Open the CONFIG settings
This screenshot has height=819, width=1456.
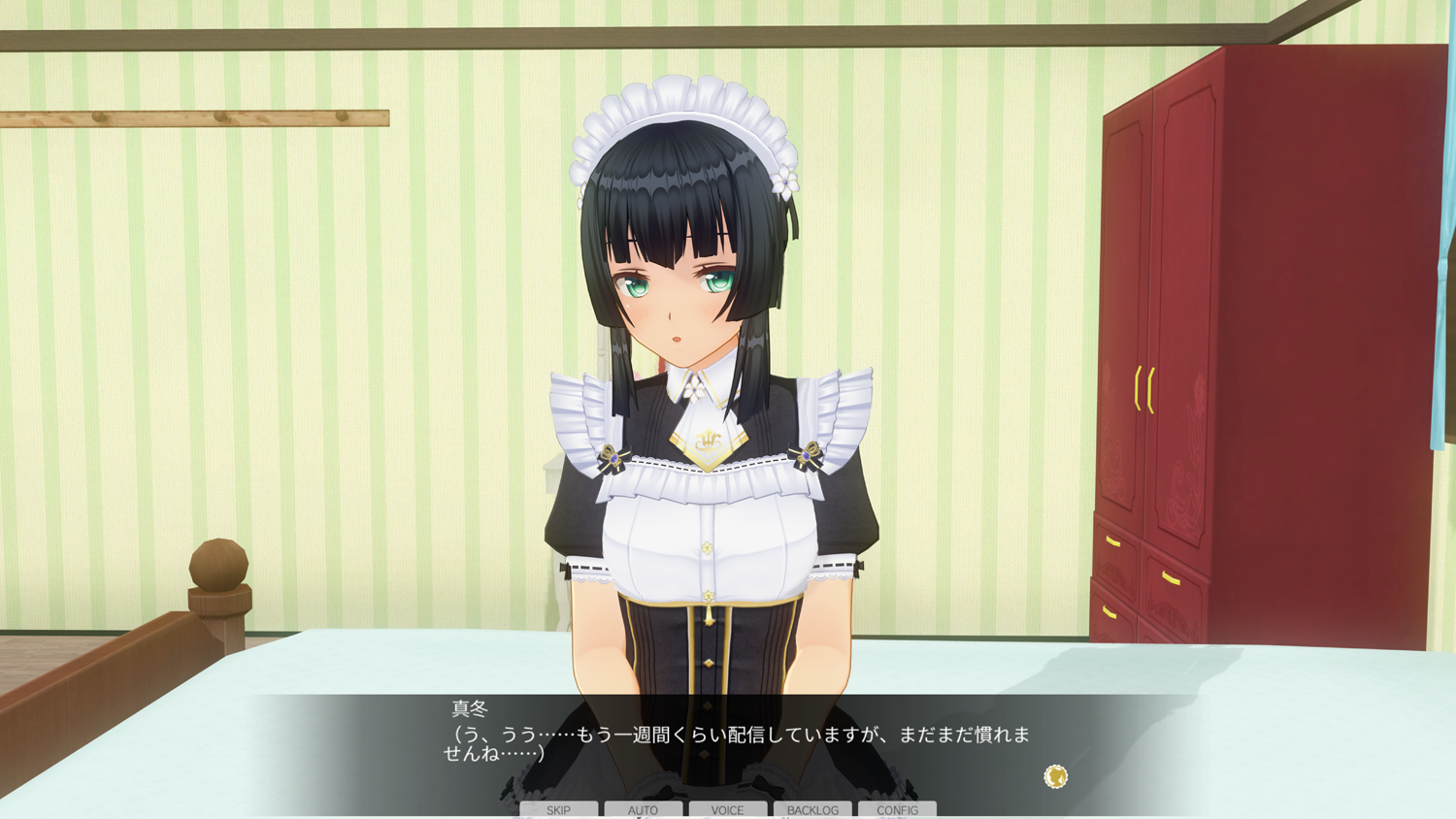897,809
